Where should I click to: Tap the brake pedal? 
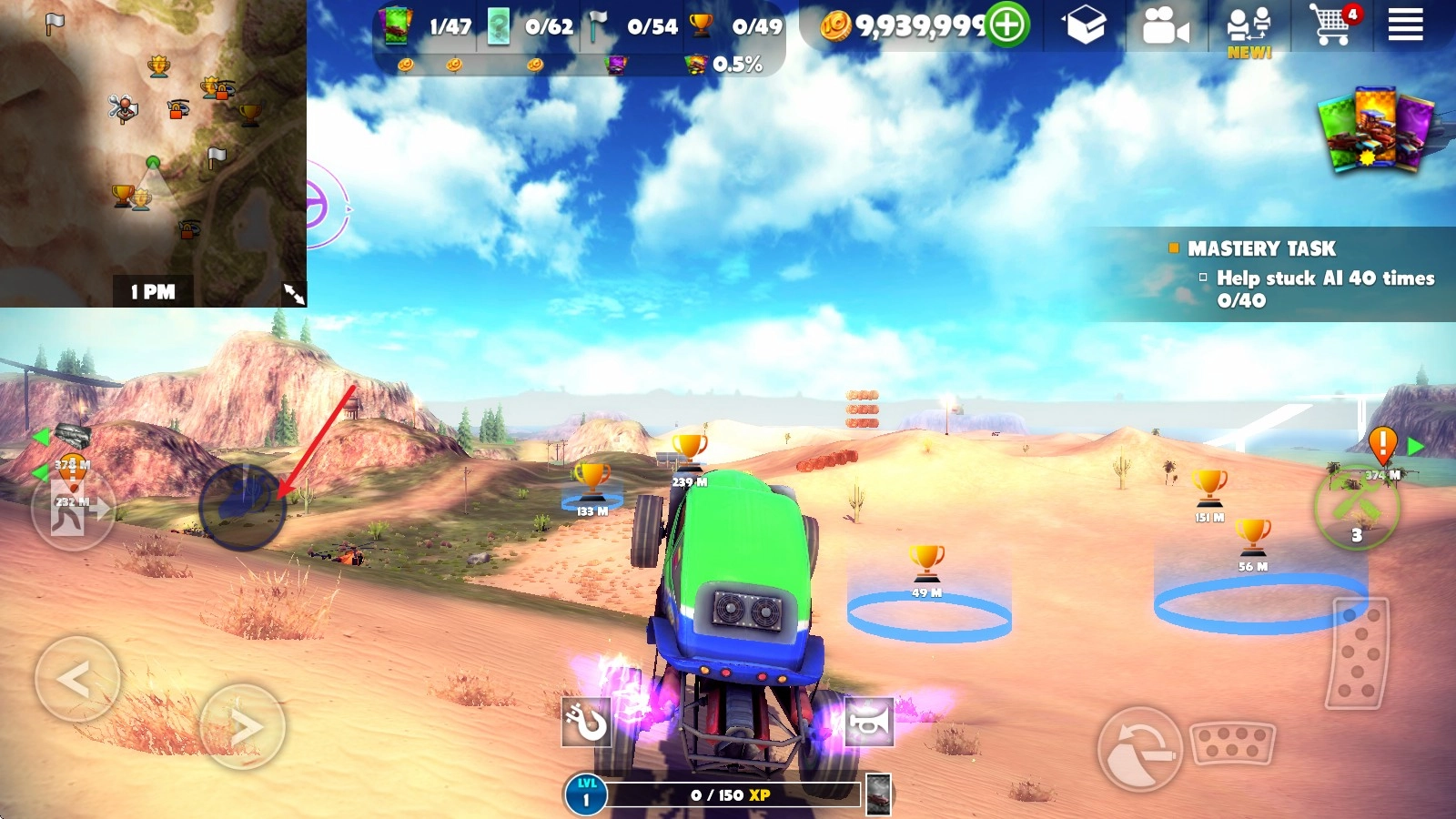(1233, 743)
